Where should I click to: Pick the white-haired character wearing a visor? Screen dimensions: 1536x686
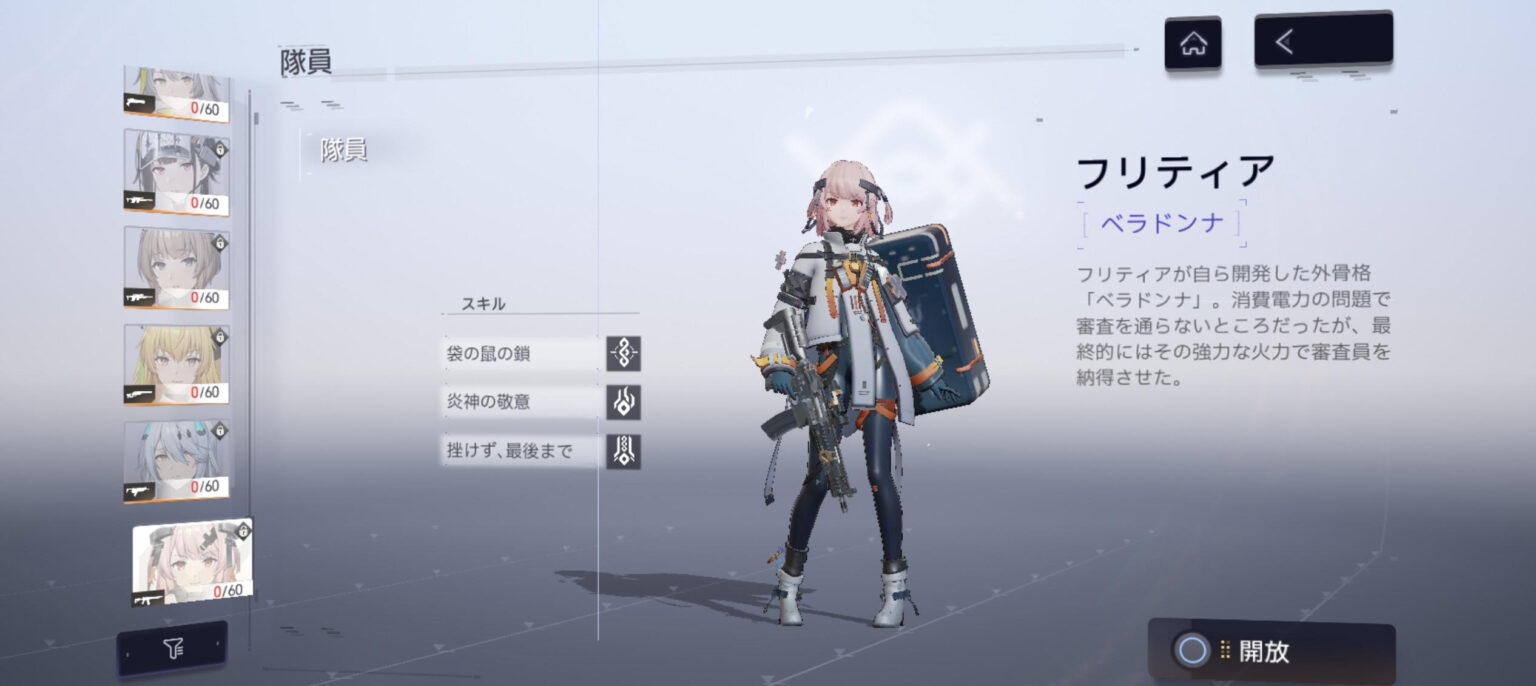pos(177,171)
